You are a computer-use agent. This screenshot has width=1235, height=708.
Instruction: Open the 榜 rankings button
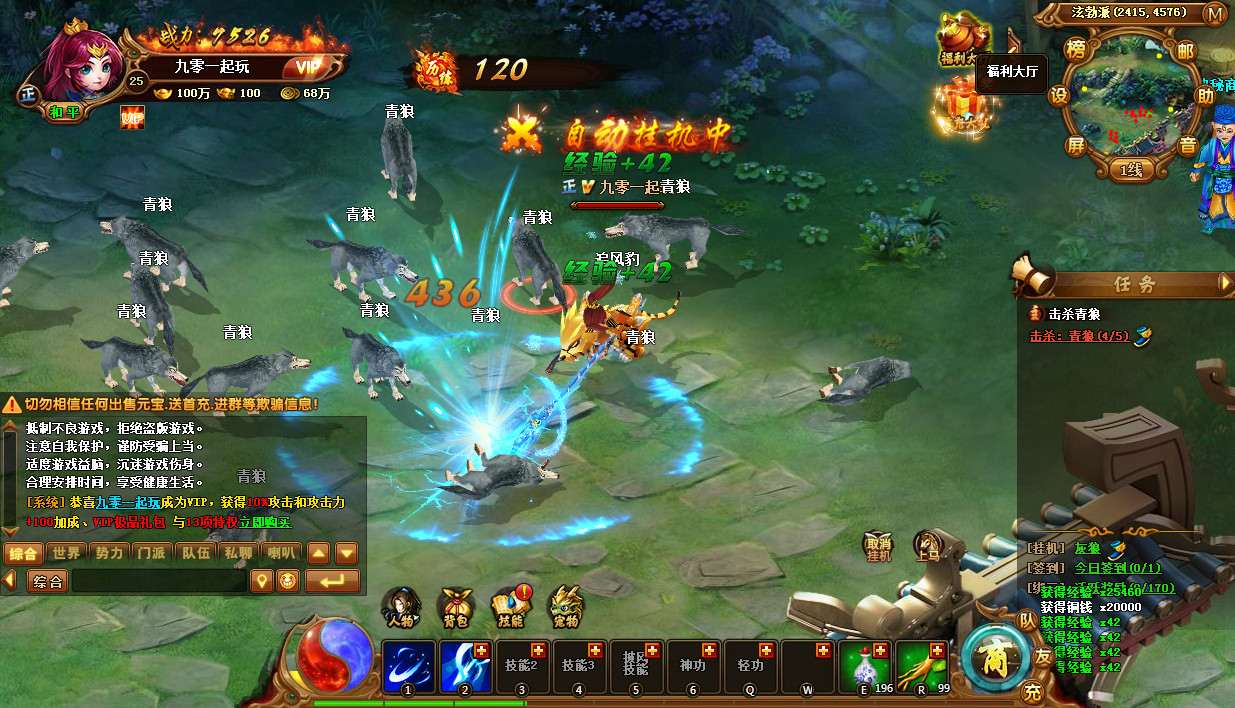point(1075,51)
